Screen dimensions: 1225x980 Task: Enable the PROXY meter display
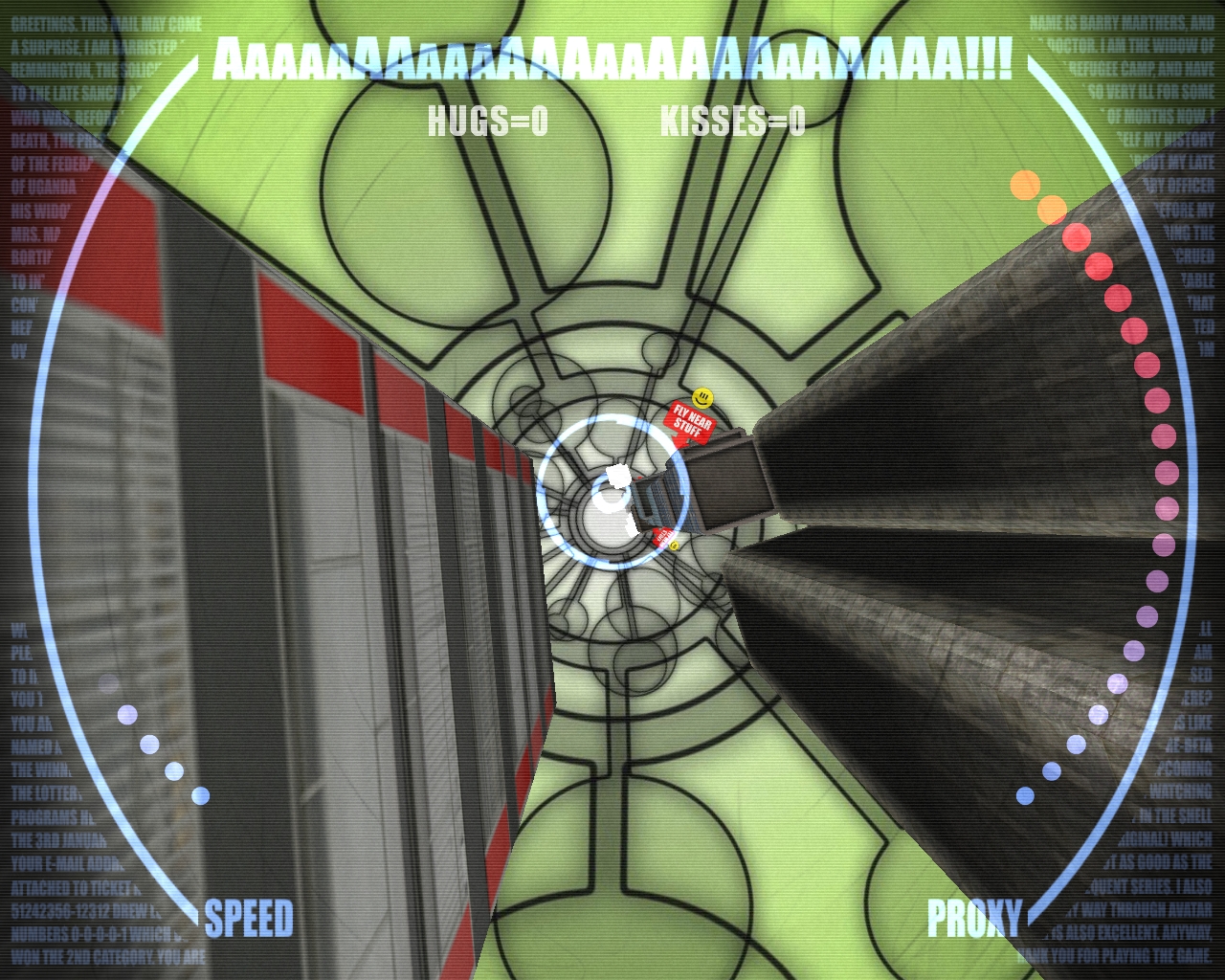click(973, 917)
